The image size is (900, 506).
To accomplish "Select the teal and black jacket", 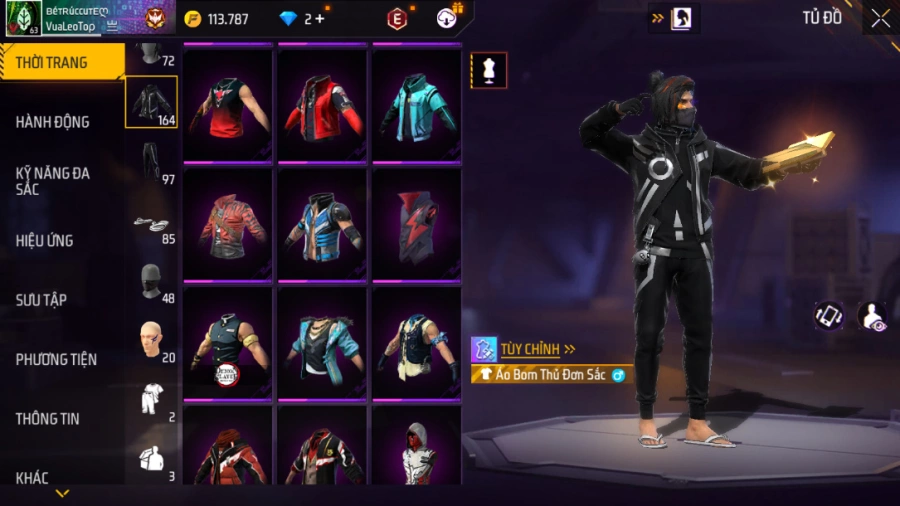I will tap(416, 103).
